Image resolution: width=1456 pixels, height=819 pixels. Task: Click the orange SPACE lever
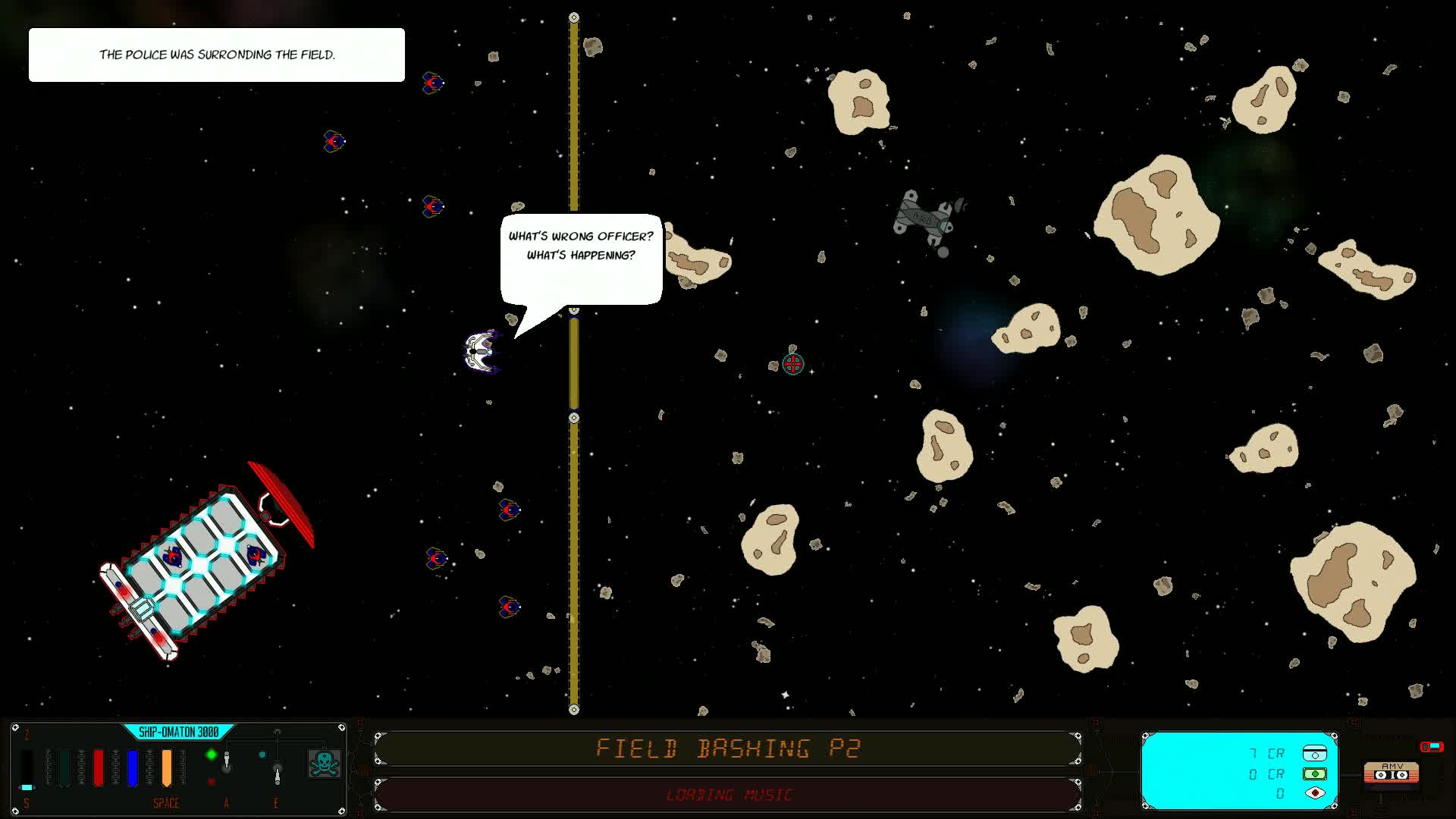tap(167, 768)
